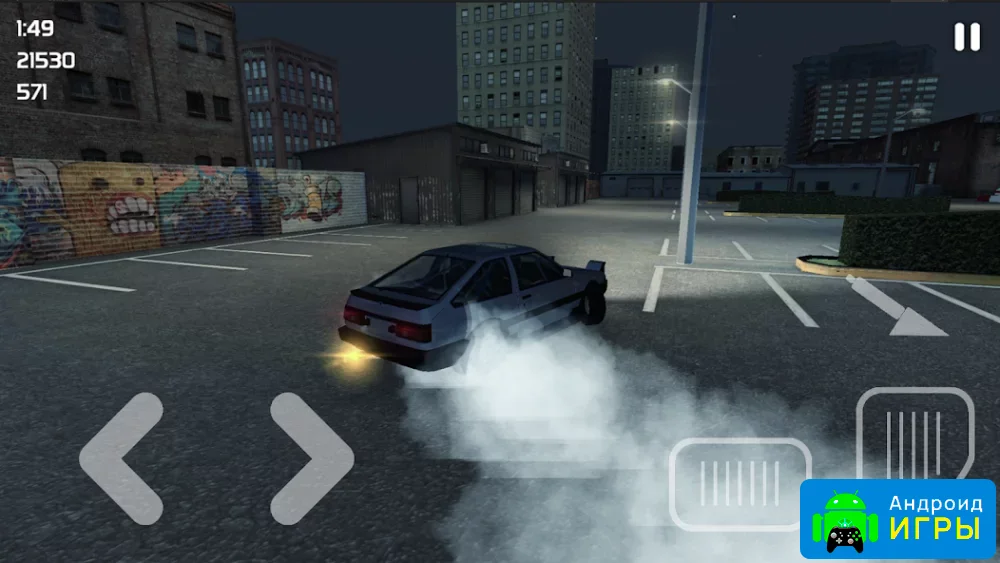The height and width of the screenshot is (563, 1000).
Task: Hit the tall gas pedal
Action: pos(915,432)
